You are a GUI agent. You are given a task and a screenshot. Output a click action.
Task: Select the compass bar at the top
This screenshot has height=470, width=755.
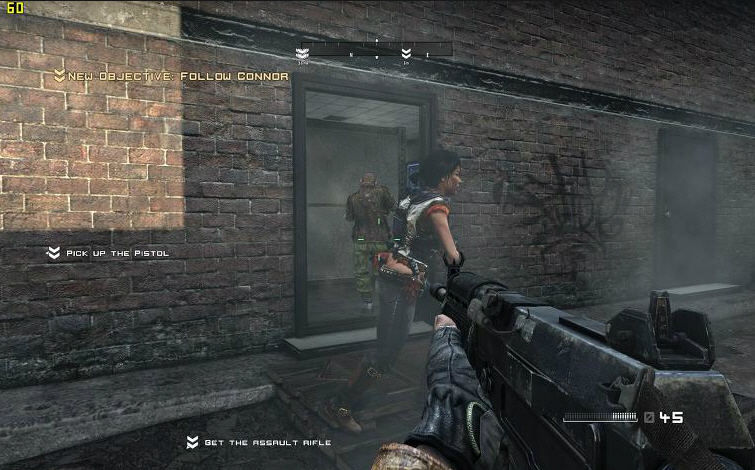tap(375, 50)
